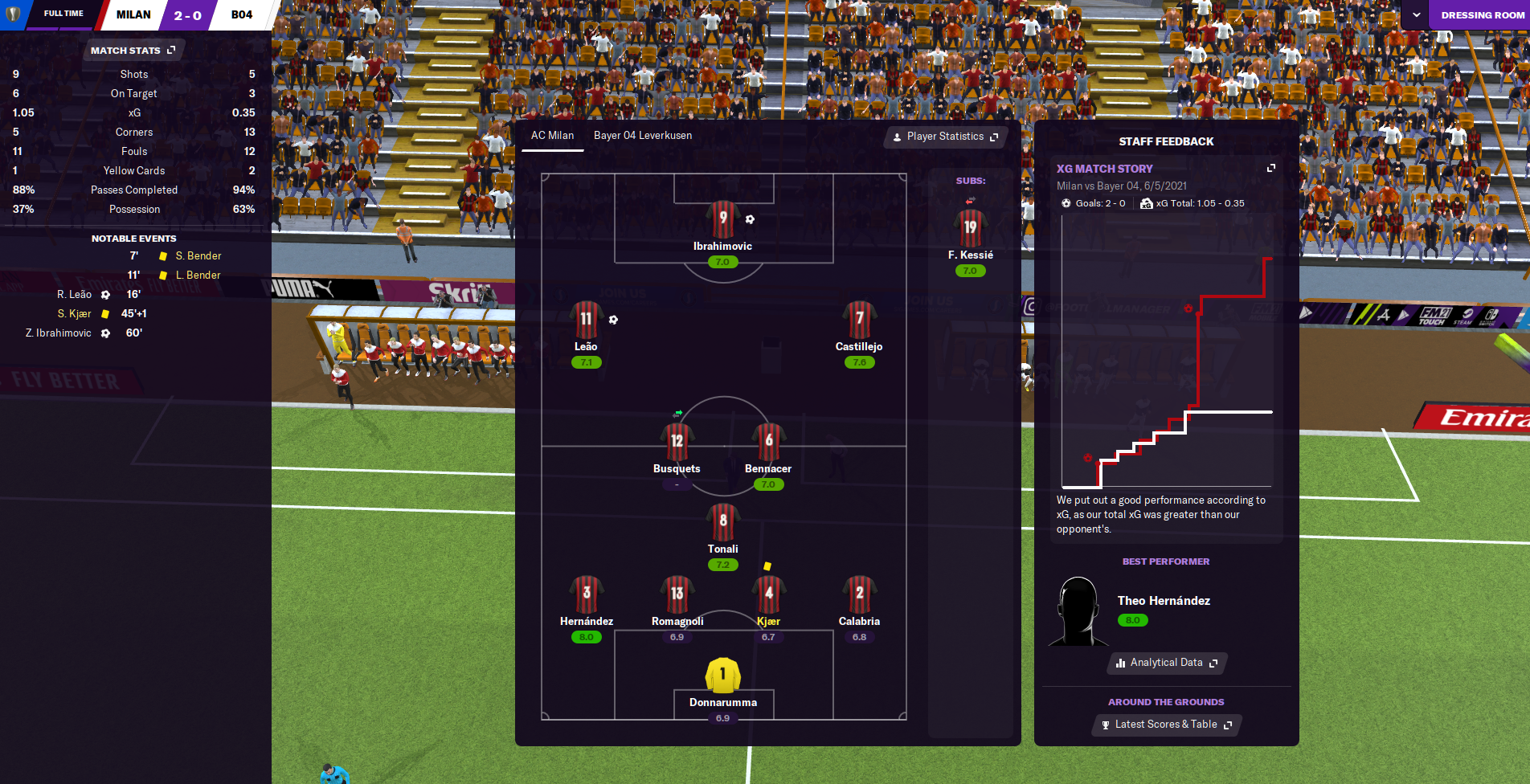Click the dropdown arrow beside Dressing Room
The image size is (1530, 784).
click(1416, 15)
